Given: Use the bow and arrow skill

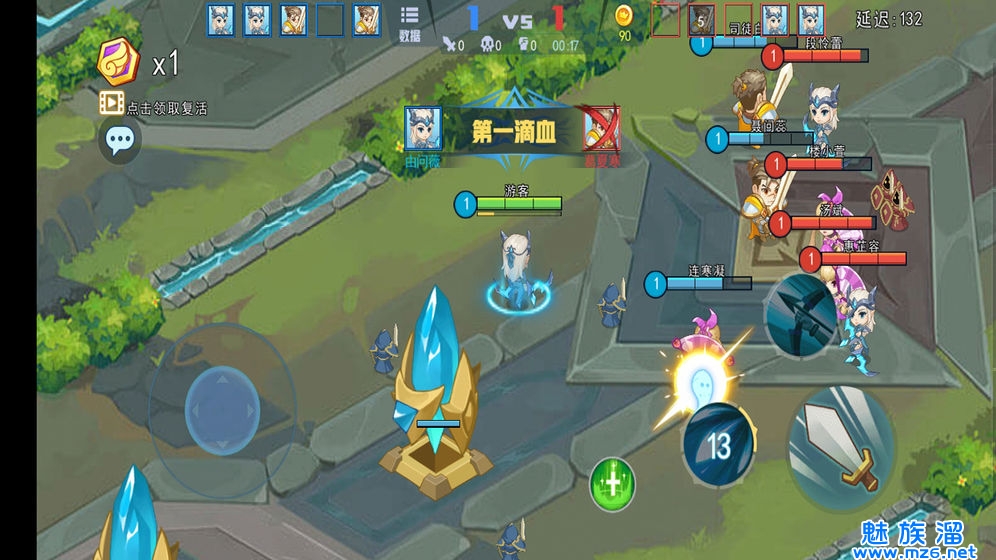Looking at the screenshot, I should tap(801, 315).
